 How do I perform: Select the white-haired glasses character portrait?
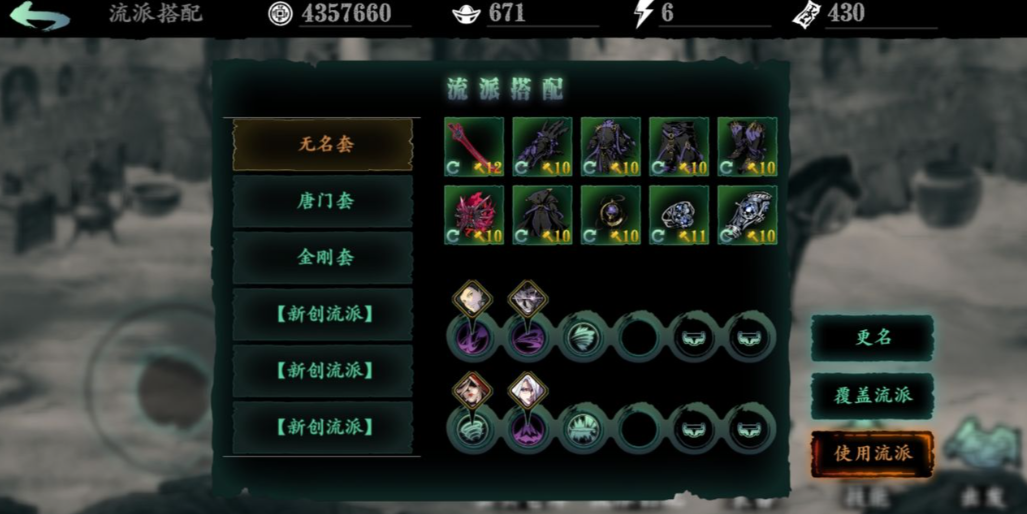[x=527, y=388]
